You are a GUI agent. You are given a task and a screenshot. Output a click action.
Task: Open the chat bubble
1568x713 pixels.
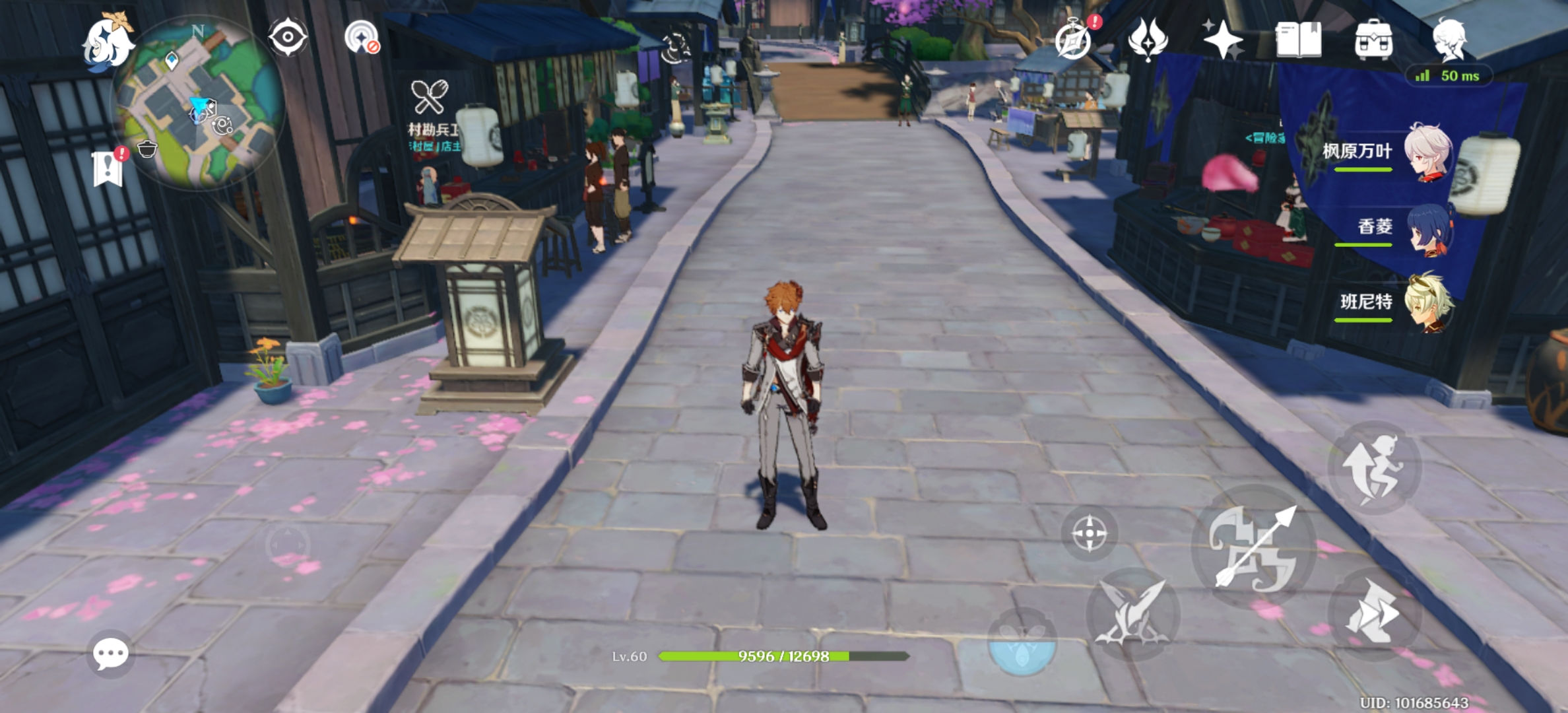click(x=111, y=654)
